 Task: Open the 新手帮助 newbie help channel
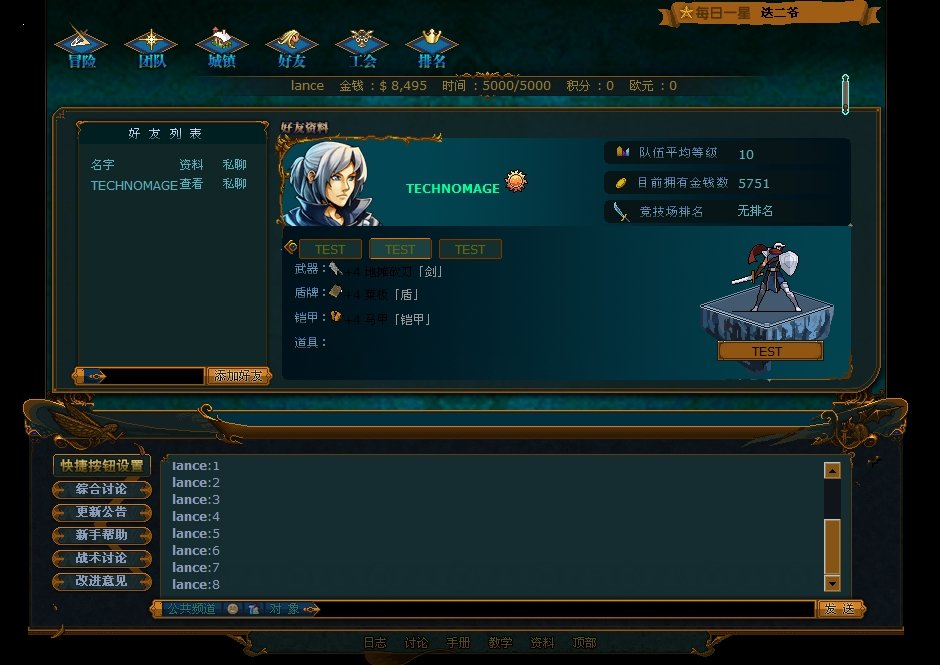(x=101, y=535)
